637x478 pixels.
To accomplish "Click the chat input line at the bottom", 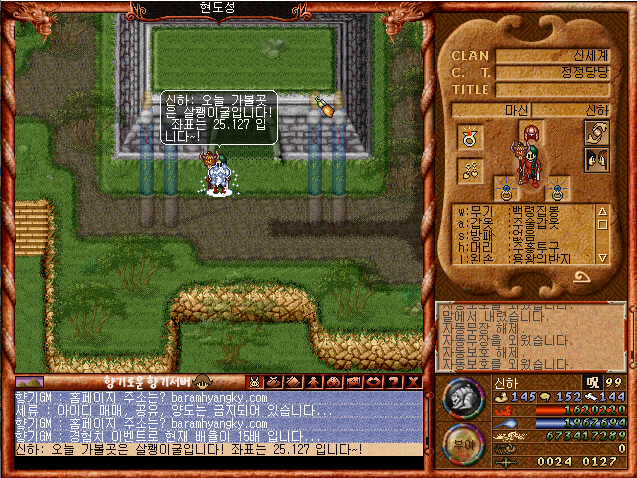I will [x=220, y=450].
